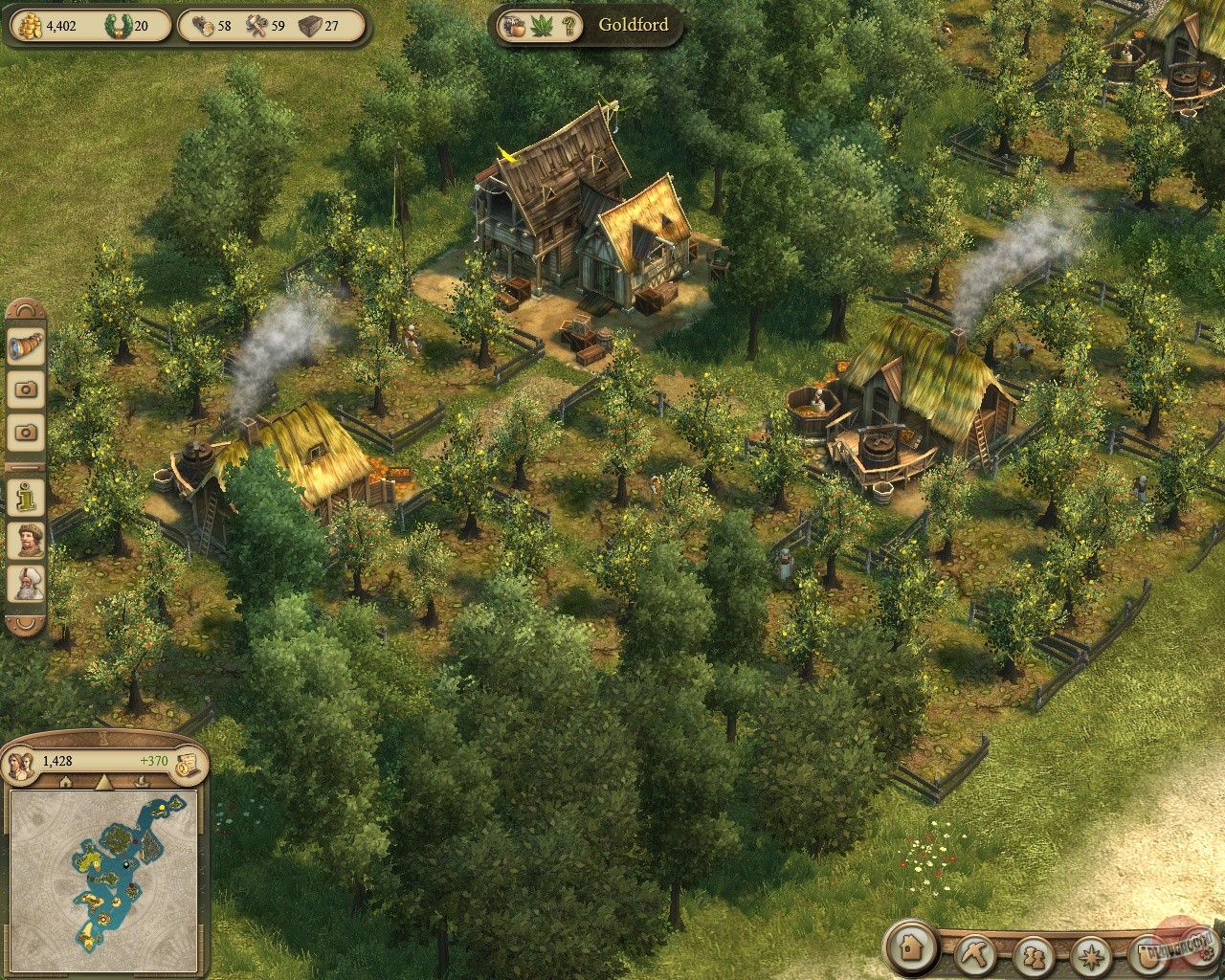1225x980 pixels.
Task: Open the gold coins treasury display
Action: (x=27, y=25)
